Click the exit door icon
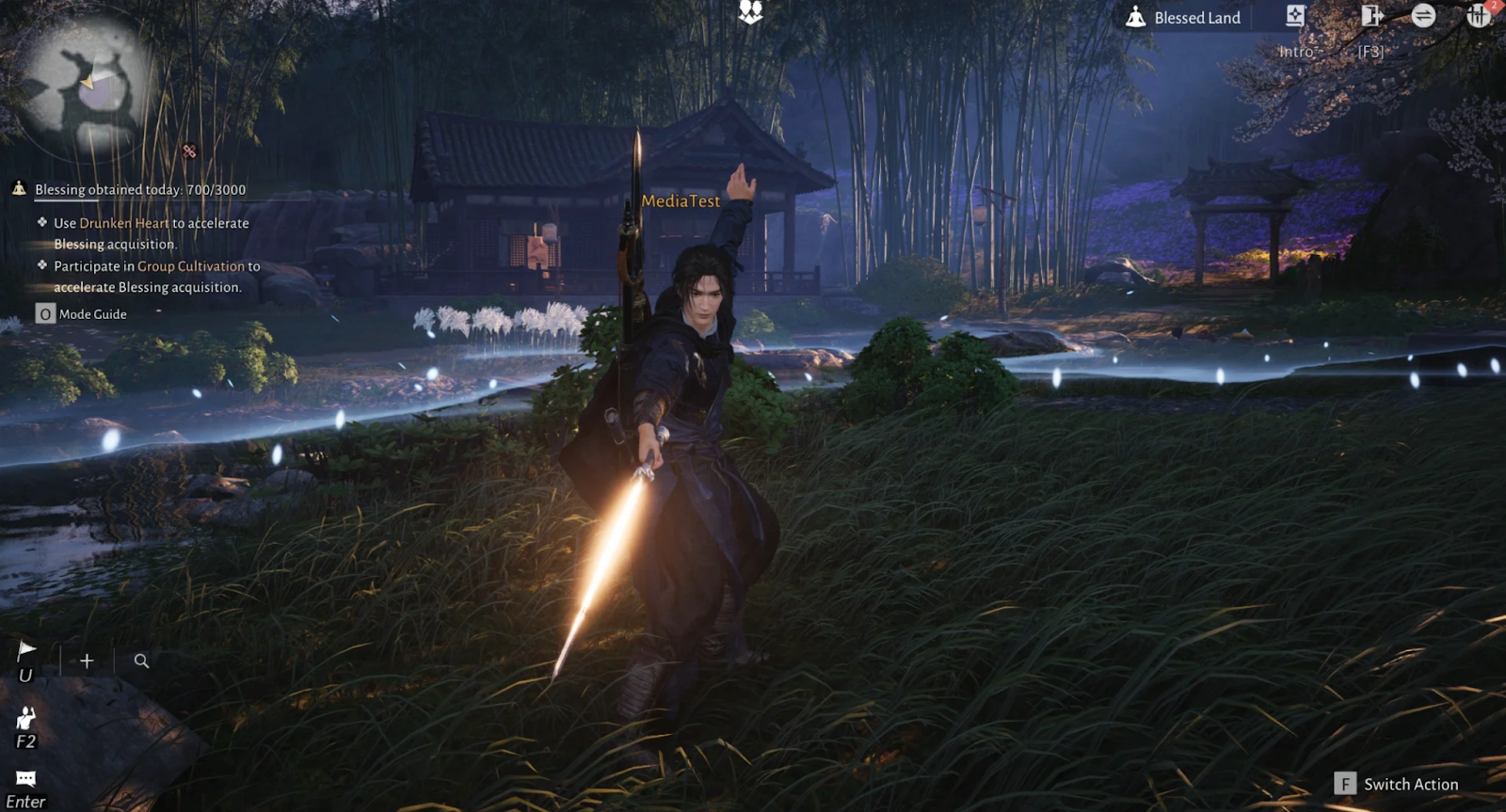The height and width of the screenshot is (812, 1506). (x=1371, y=15)
